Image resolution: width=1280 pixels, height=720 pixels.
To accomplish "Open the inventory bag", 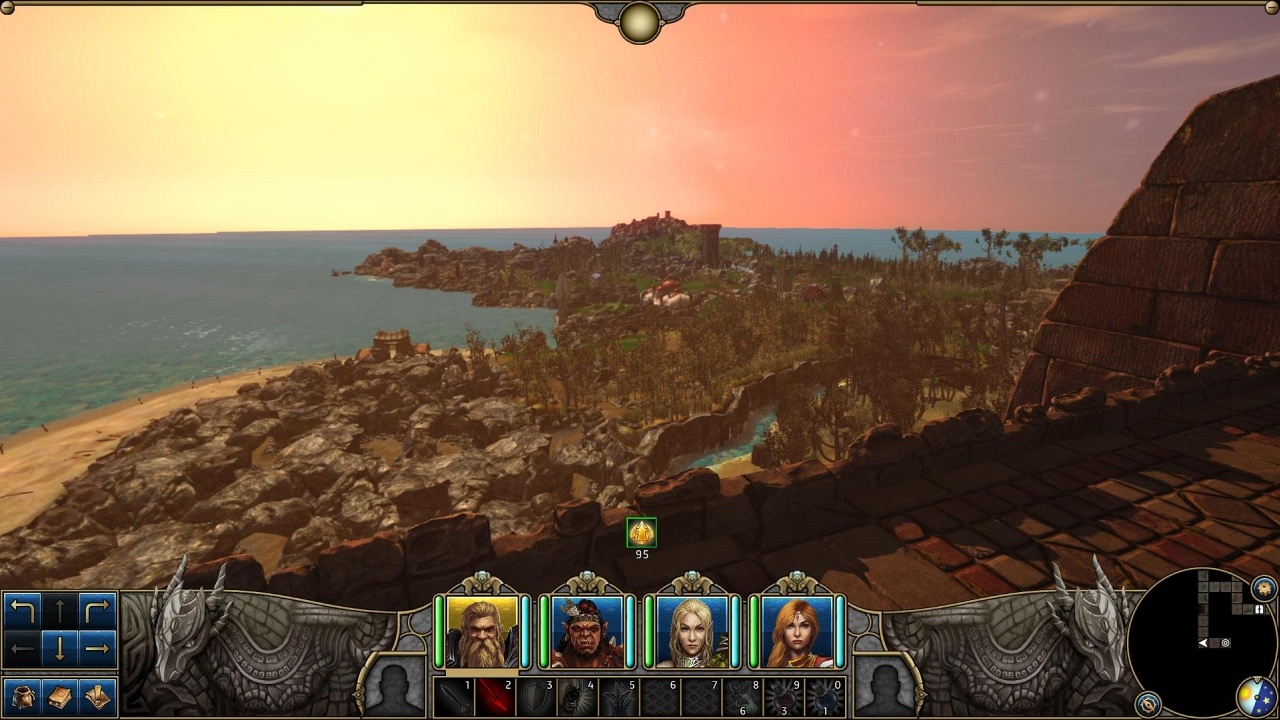I will [22, 696].
